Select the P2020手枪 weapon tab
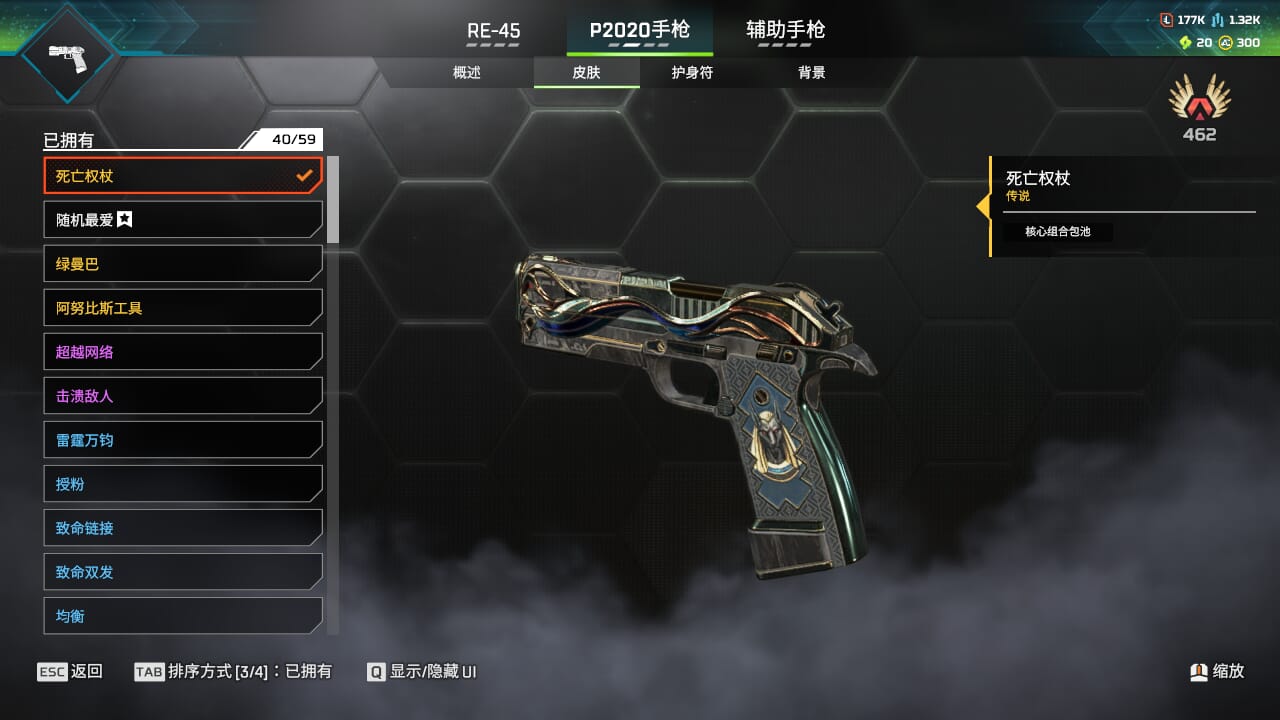The image size is (1280, 720). (639, 31)
